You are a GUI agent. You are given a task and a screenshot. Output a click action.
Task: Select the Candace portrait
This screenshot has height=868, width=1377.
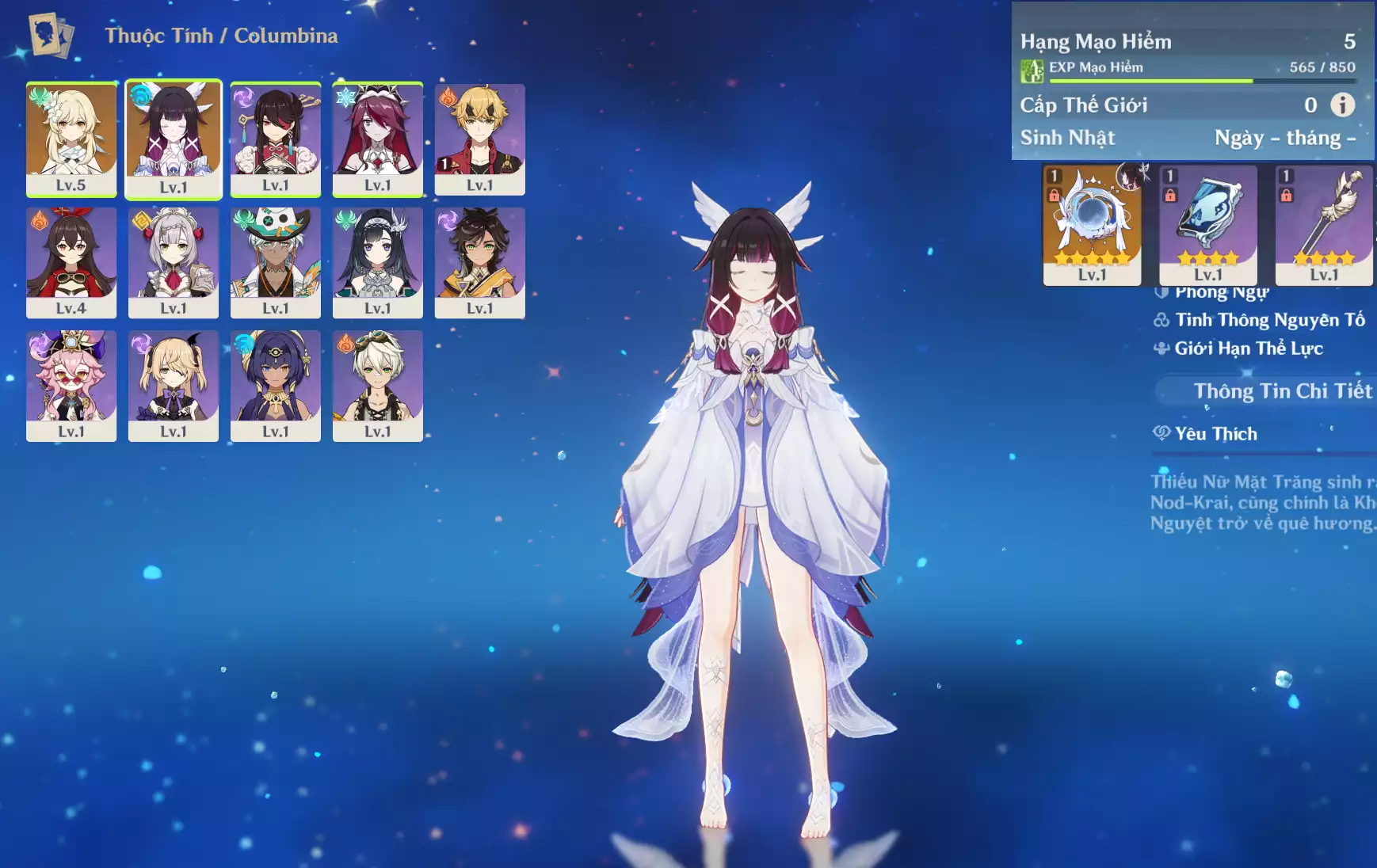click(x=276, y=385)
